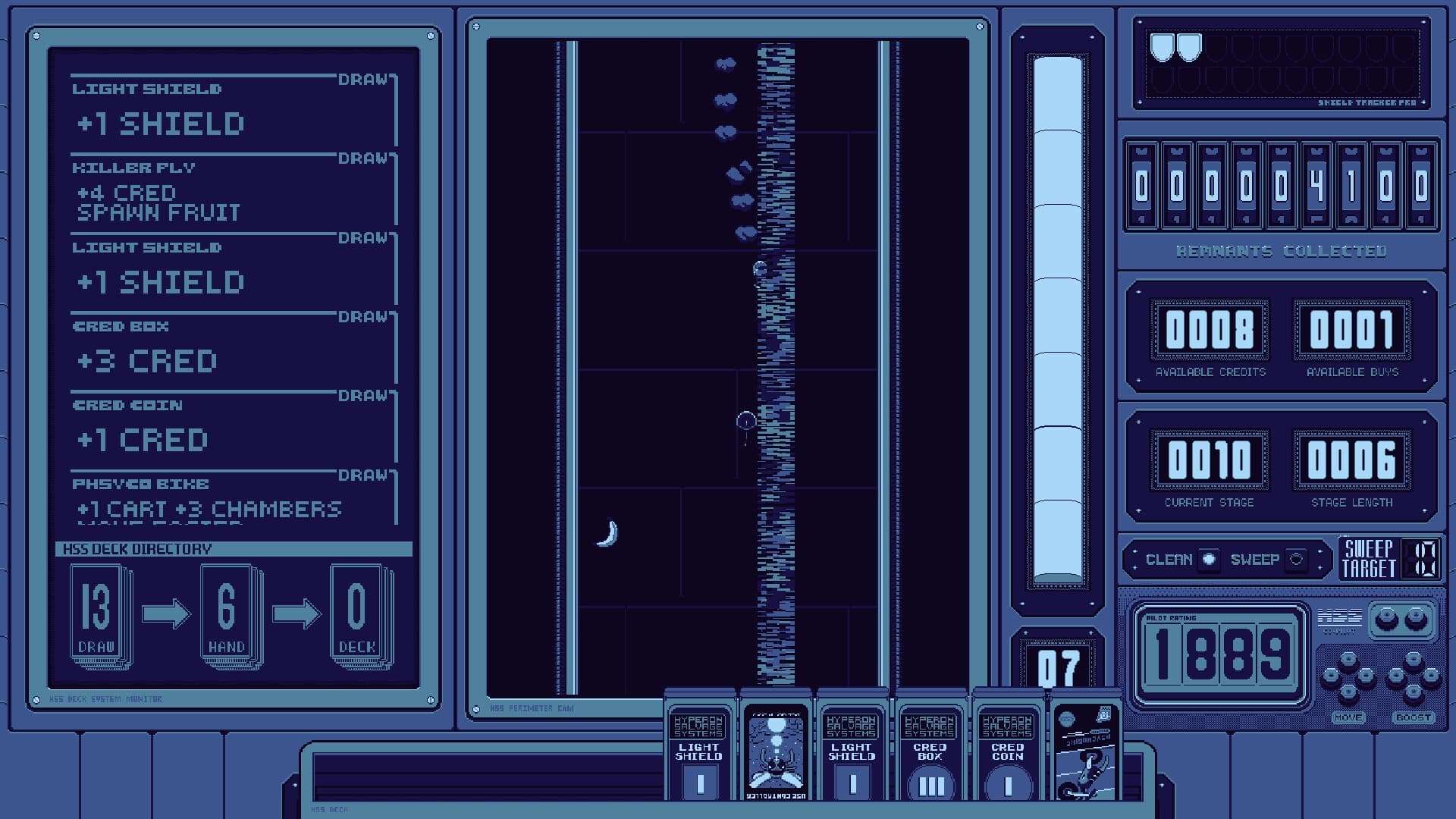Enable the SWEEP mode toggle
Screen dimensions: 1456x819
tap(1297, 560)
